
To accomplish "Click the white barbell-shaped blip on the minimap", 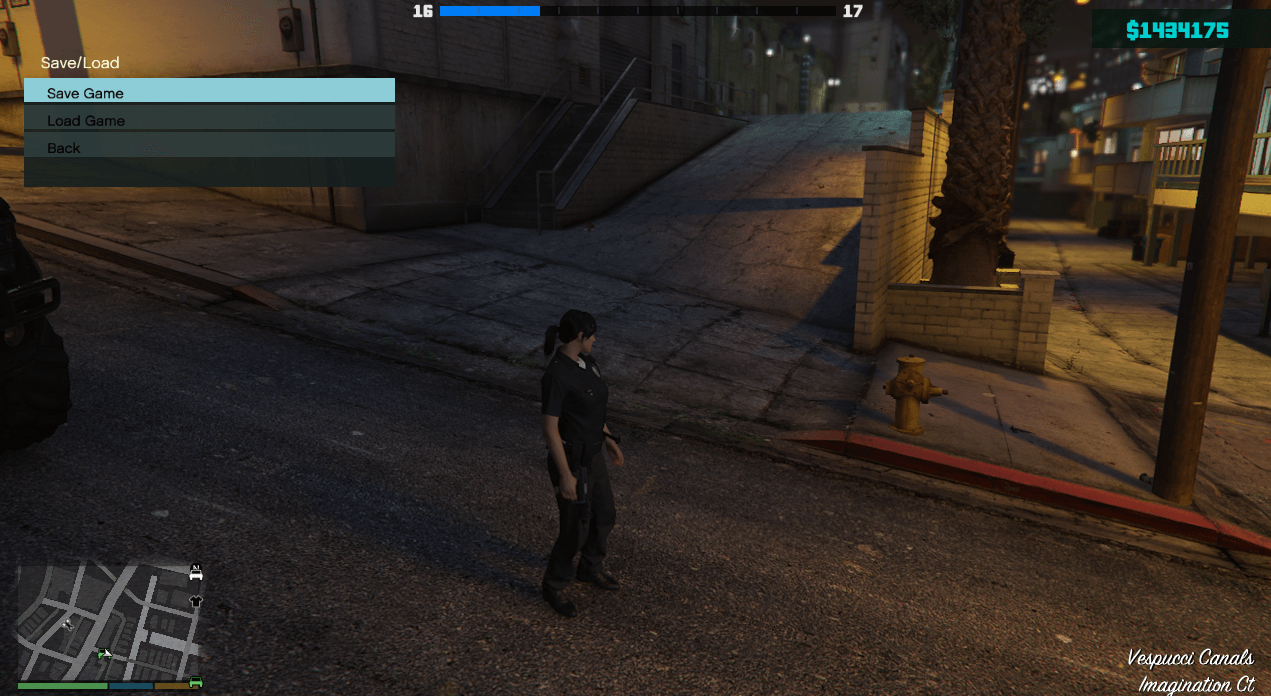I will (x=68, y=624).
